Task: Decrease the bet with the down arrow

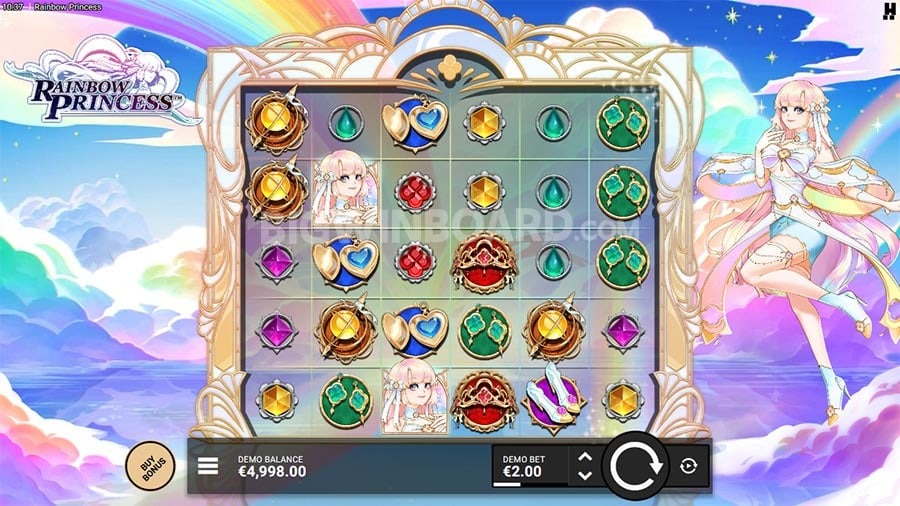Action: (586, 474)
